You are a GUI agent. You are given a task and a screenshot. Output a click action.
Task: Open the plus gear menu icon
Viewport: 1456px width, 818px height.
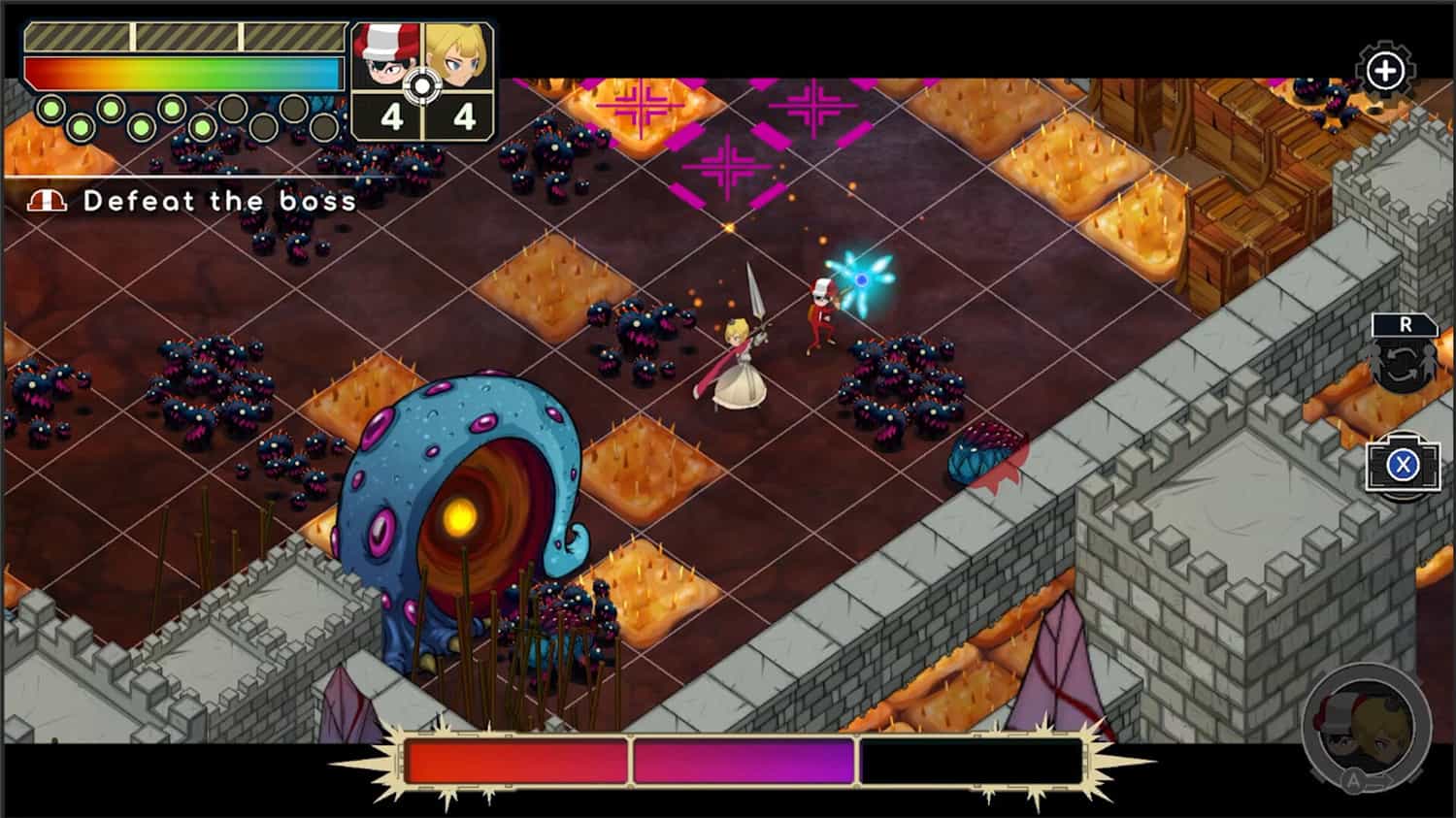click(1385, 70)
